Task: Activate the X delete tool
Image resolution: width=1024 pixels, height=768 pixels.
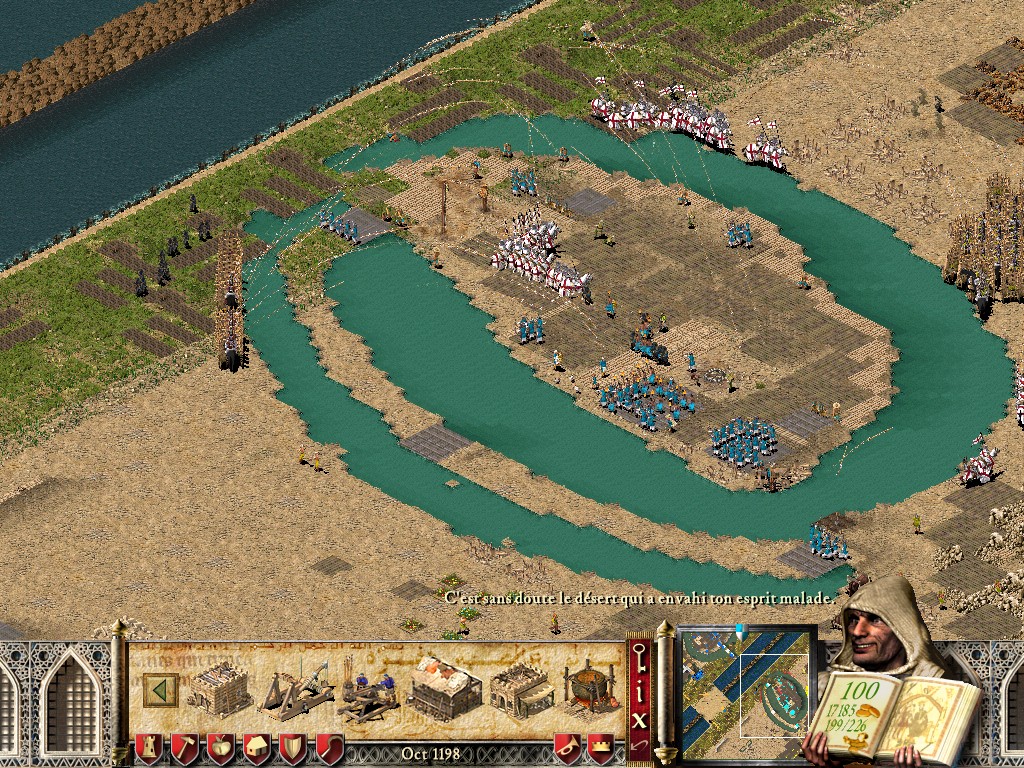Action: click(640, 719)
